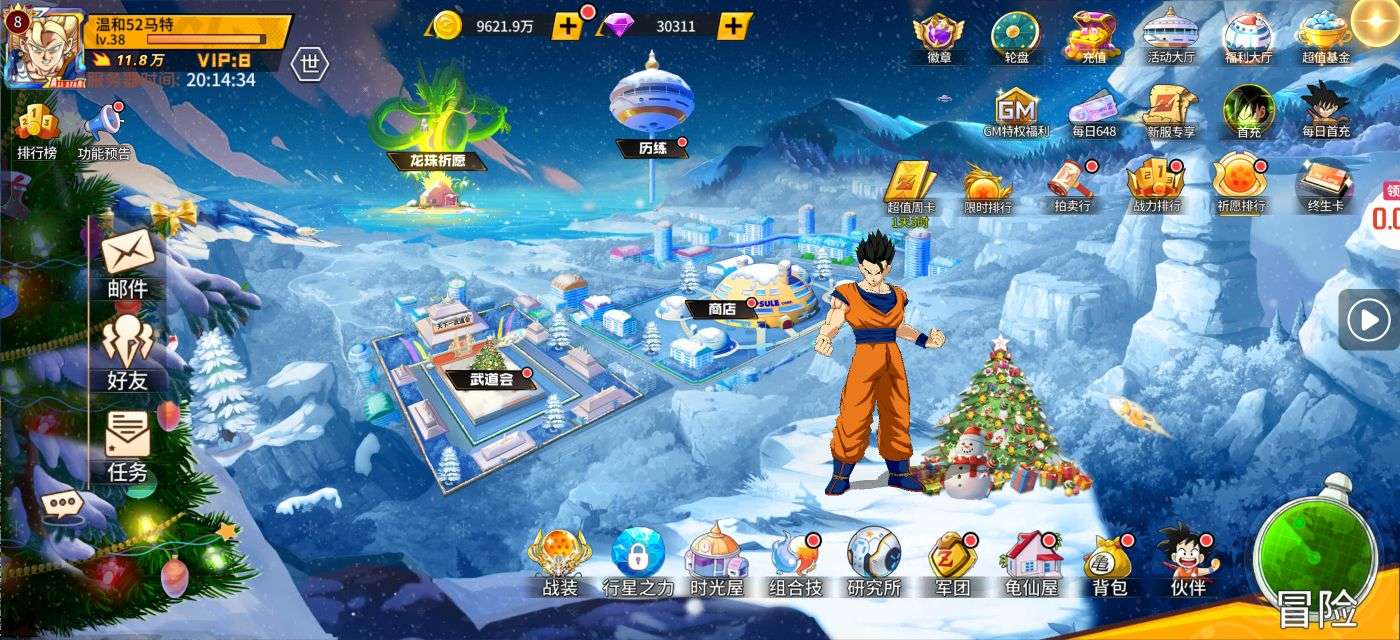Buy diamonds with the gem plus button
This screenshot has width=1400, height=640.
[x=734, y=26]
